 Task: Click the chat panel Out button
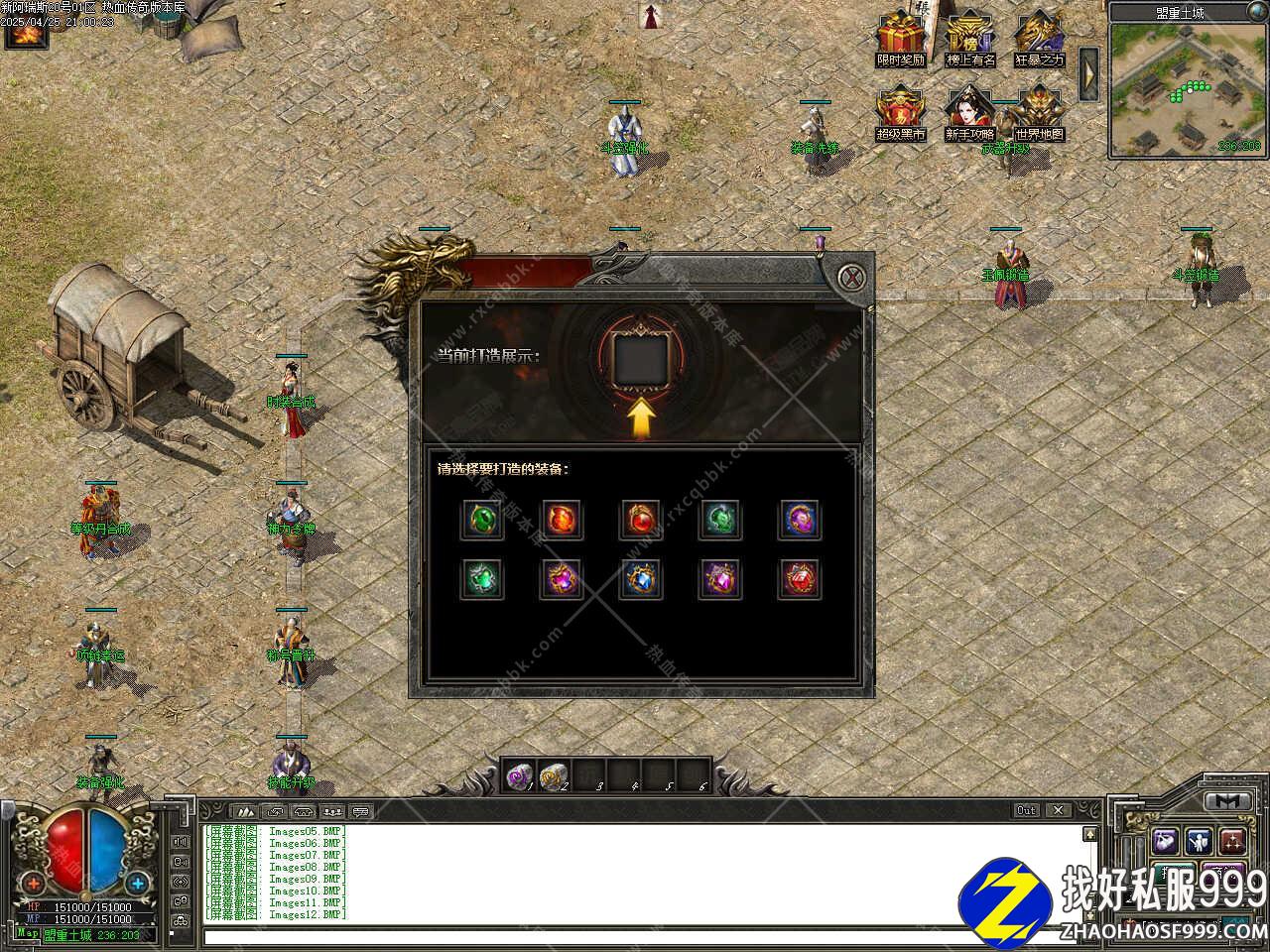1027,810
